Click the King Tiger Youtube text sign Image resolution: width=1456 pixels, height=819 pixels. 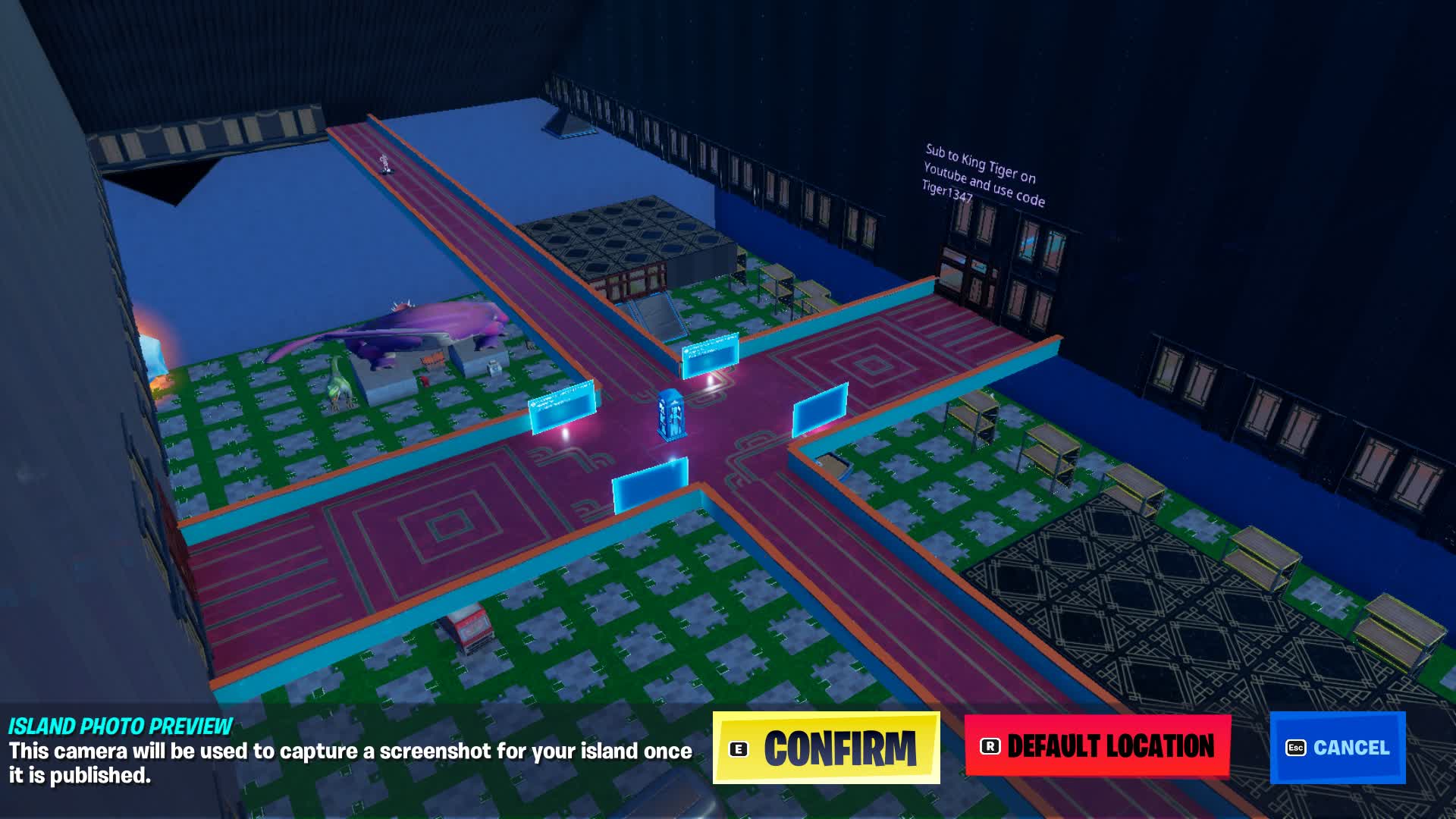pos(986,178)
